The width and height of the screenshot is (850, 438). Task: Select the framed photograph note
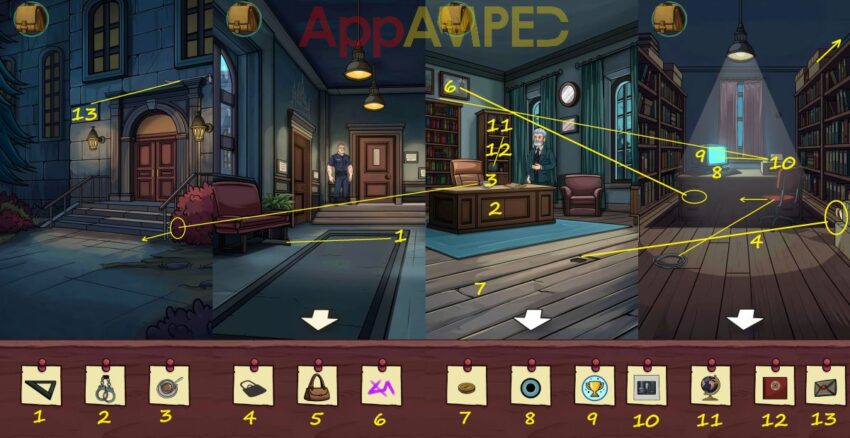click(646, 384)
